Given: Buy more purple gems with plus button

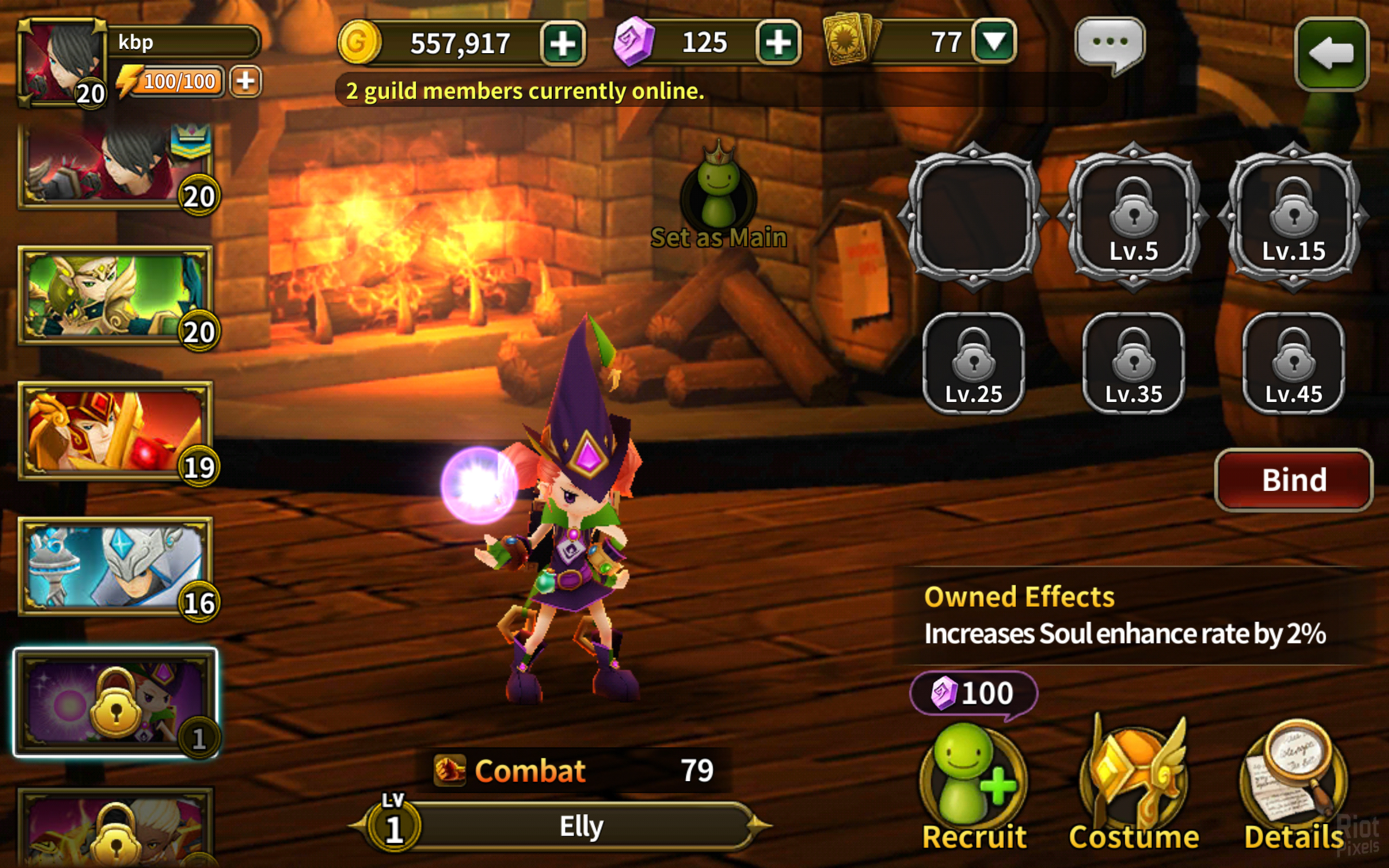Looking at the screenshot, I should point(778,42).
